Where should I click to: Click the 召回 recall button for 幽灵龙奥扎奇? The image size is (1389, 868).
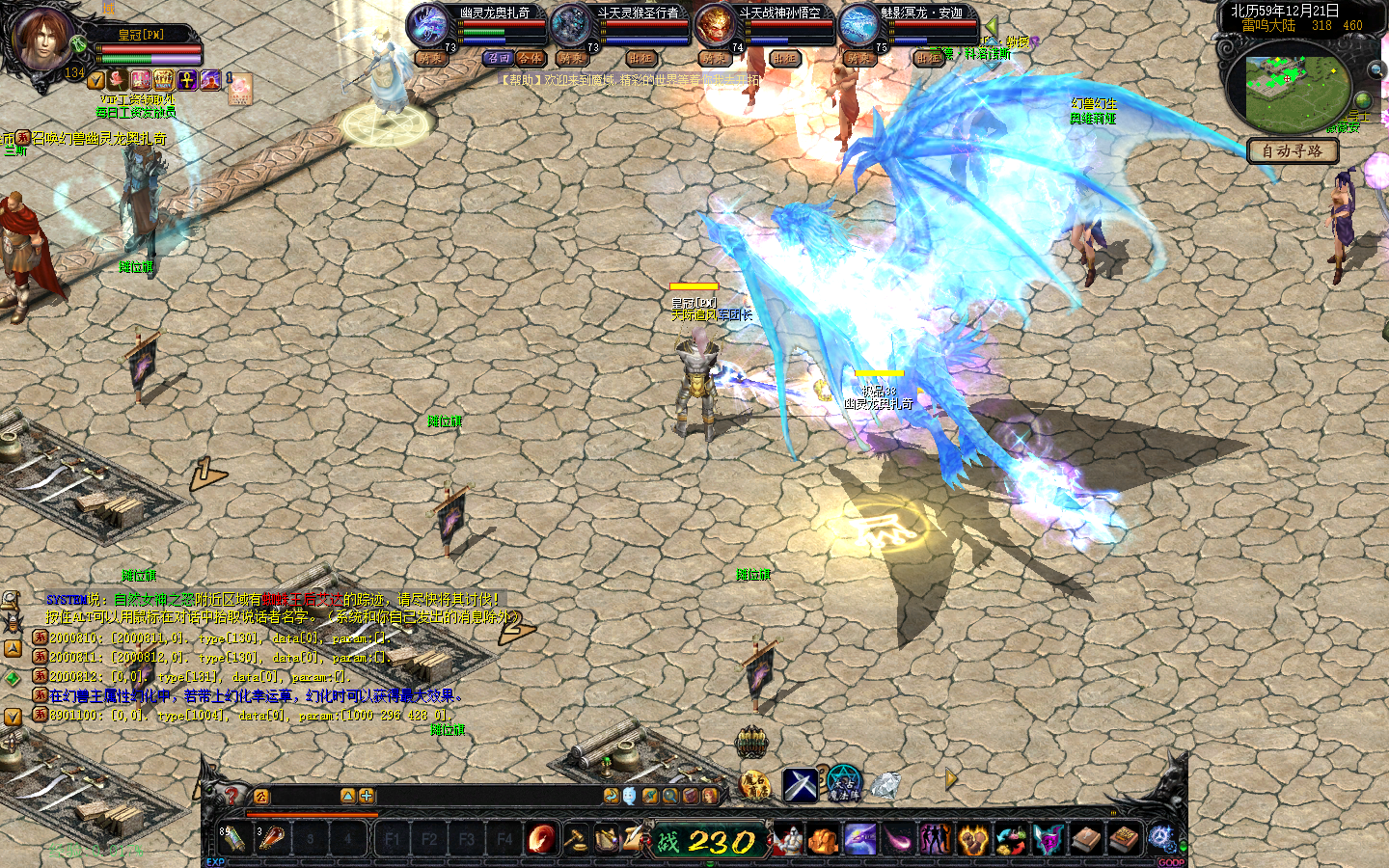[499, 59]
